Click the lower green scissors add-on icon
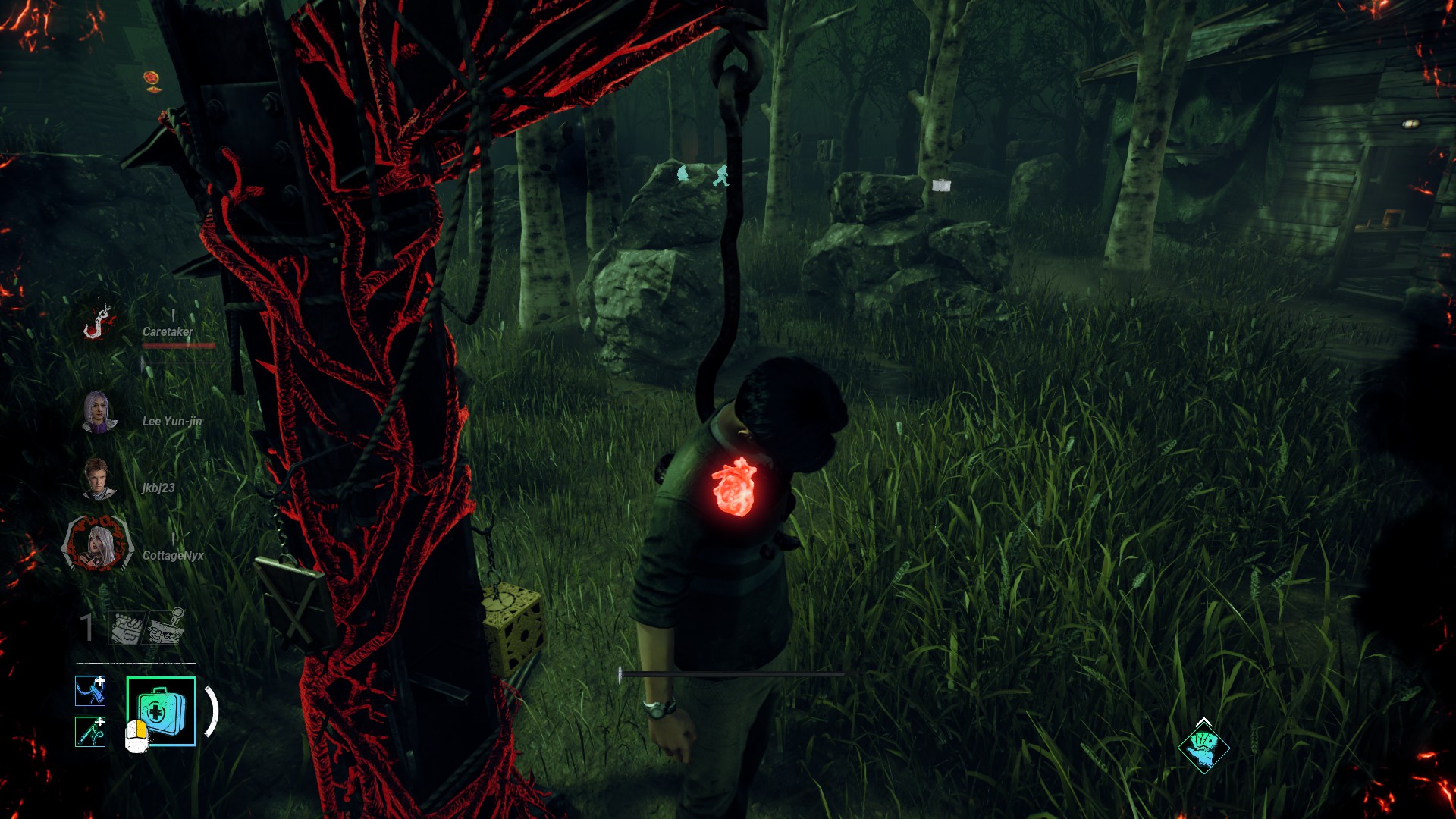1456x819 pixels. click(x=90, y=732)
